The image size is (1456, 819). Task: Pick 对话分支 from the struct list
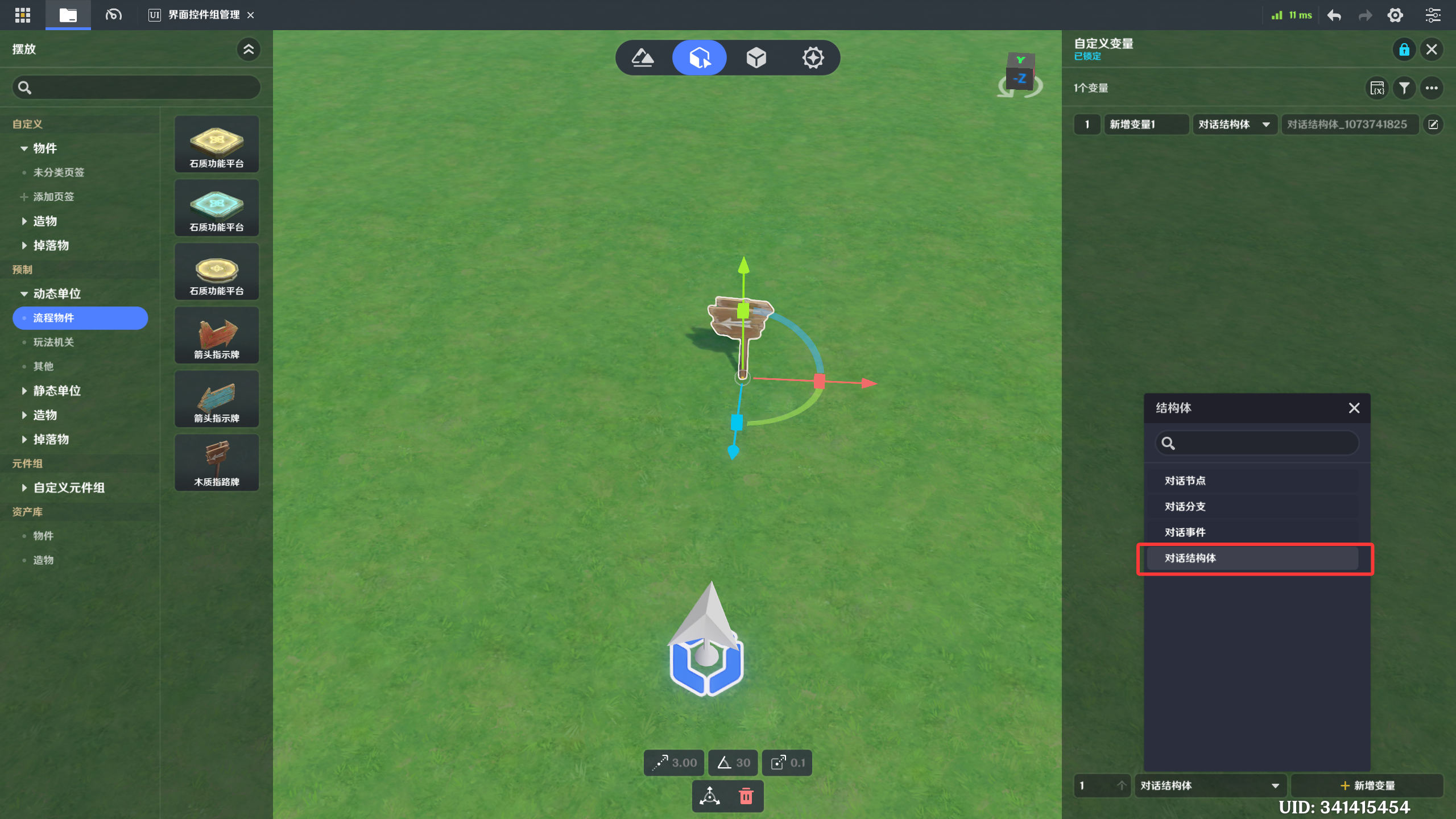click(1251, 506)
